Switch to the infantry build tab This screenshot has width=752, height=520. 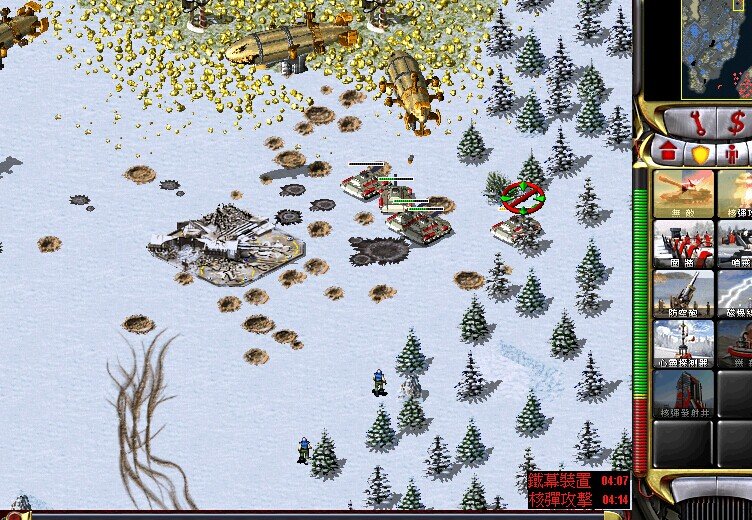[x=732, y=154]
